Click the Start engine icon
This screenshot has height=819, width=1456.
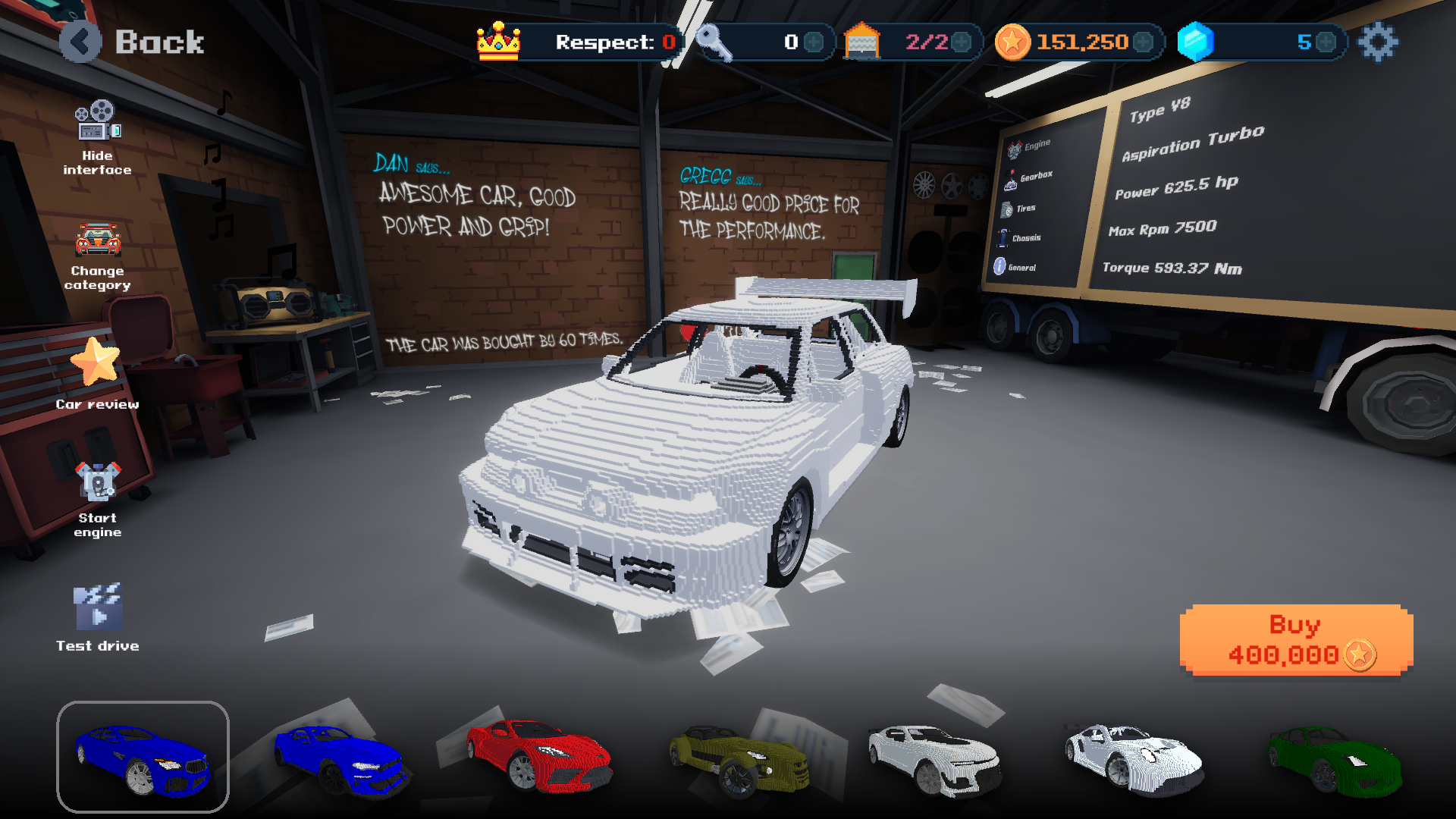(x=98, y=481)
